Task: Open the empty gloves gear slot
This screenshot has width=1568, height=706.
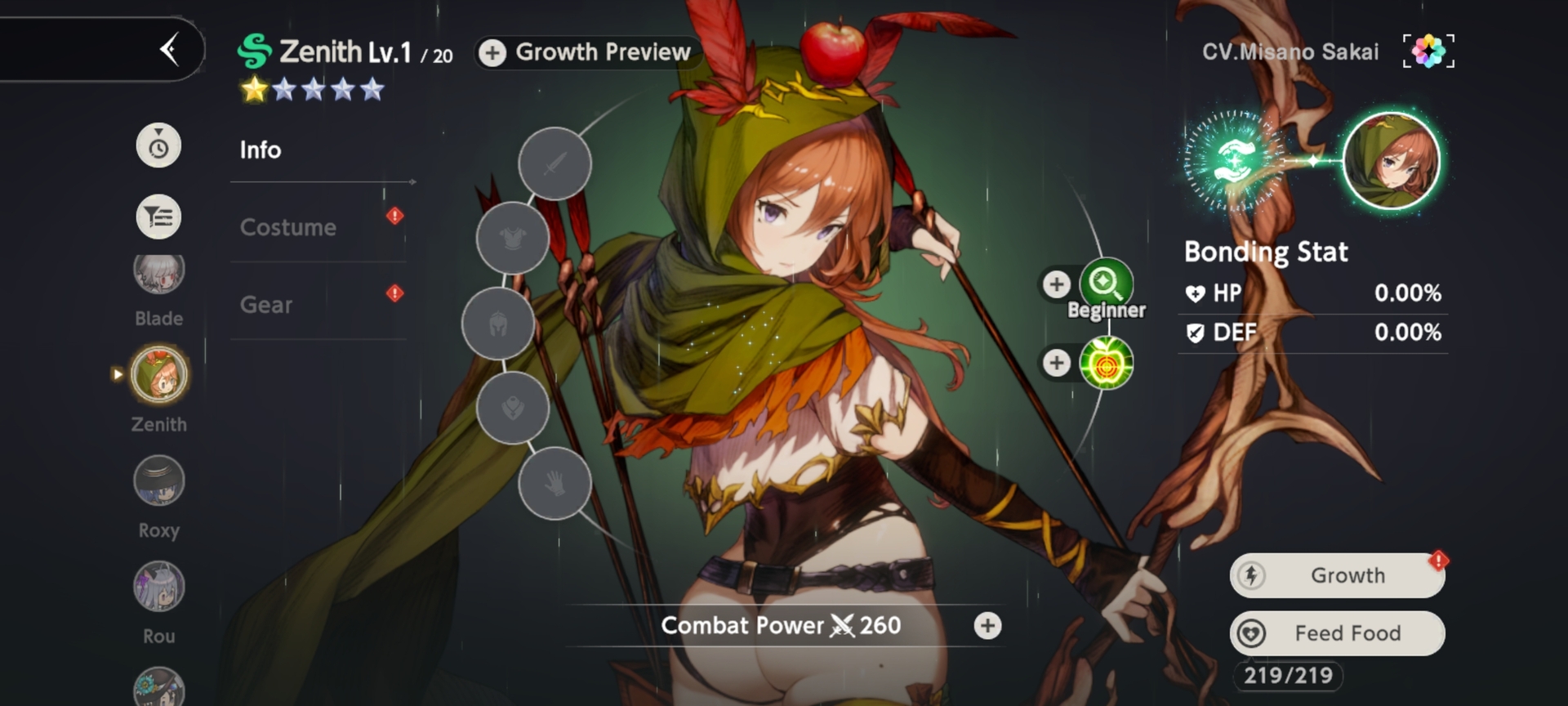Action: click(x=555, y=484)
